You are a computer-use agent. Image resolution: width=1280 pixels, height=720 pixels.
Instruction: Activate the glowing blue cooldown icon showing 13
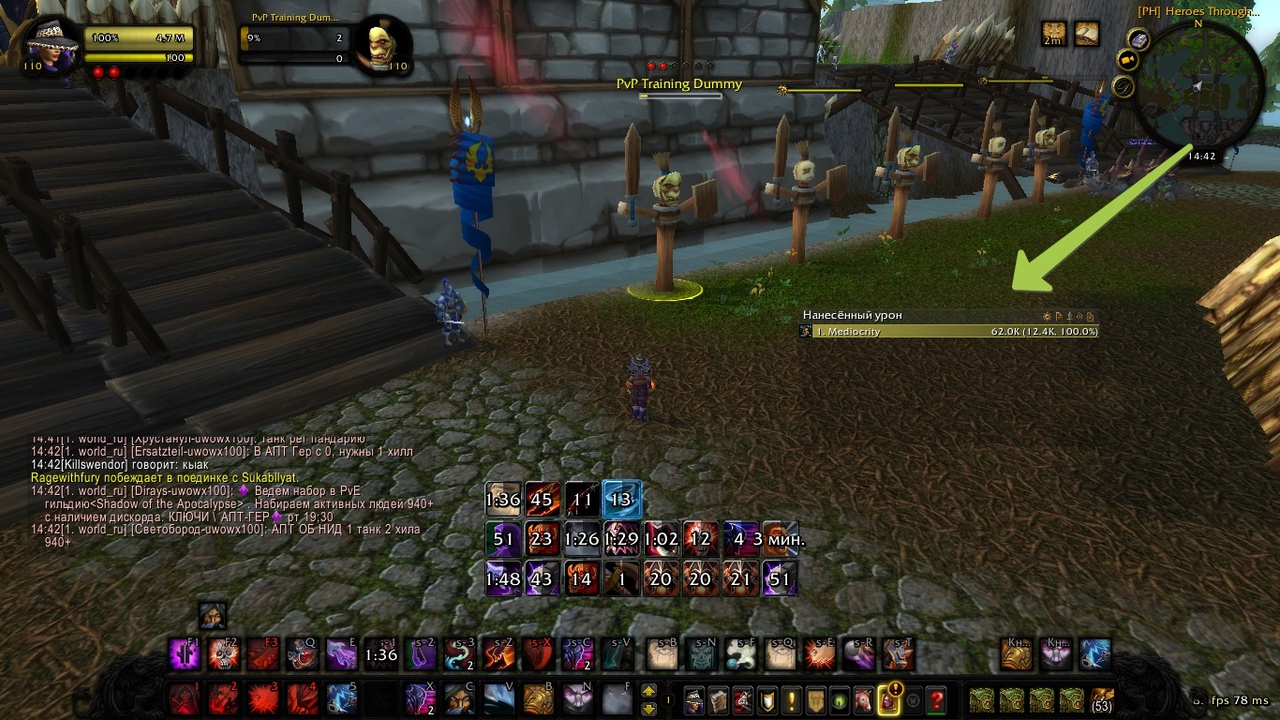tap(621, 499)
